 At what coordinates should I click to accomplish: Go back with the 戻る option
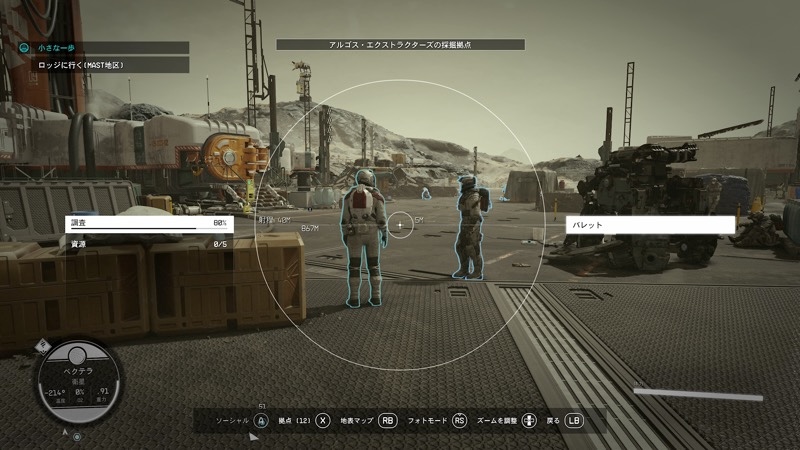(565, 421)
